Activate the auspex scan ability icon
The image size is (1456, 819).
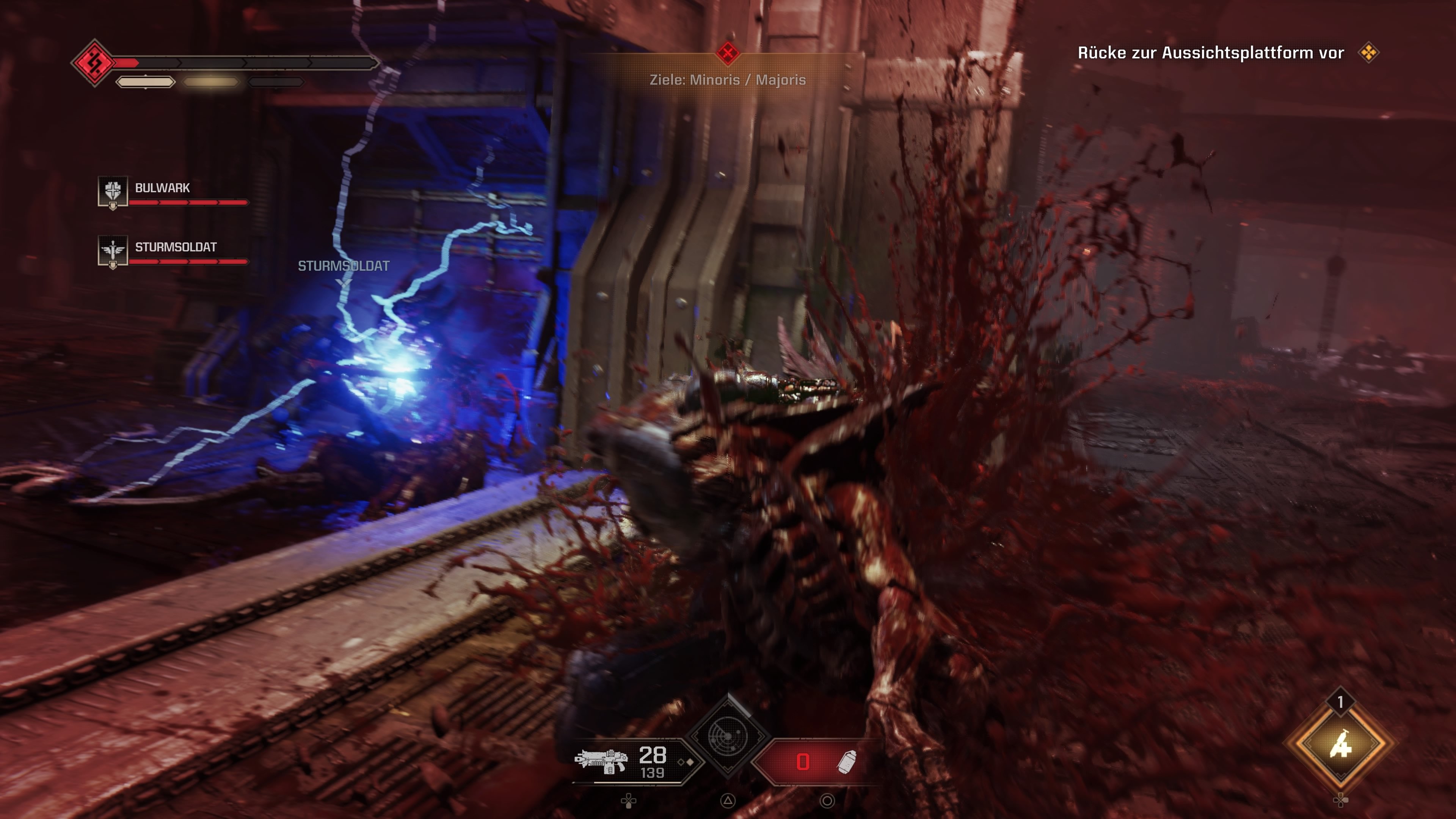pos(728,736)
